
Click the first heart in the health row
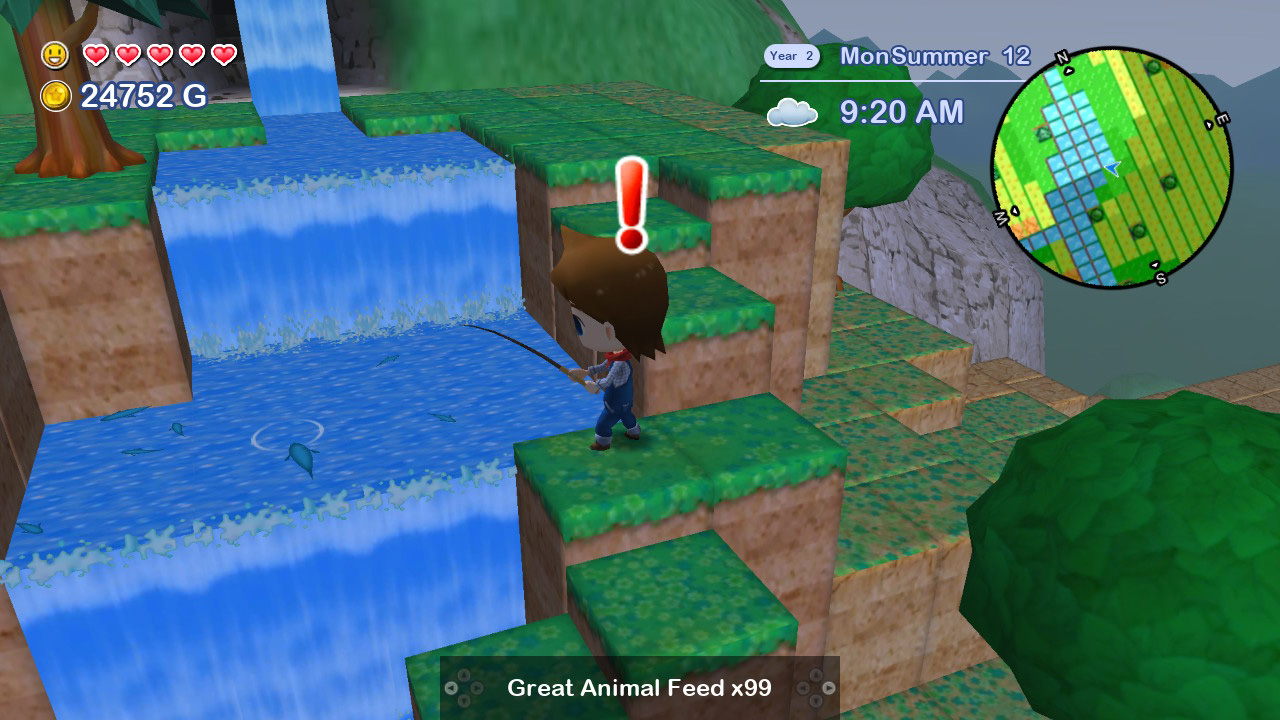point(99,55)
